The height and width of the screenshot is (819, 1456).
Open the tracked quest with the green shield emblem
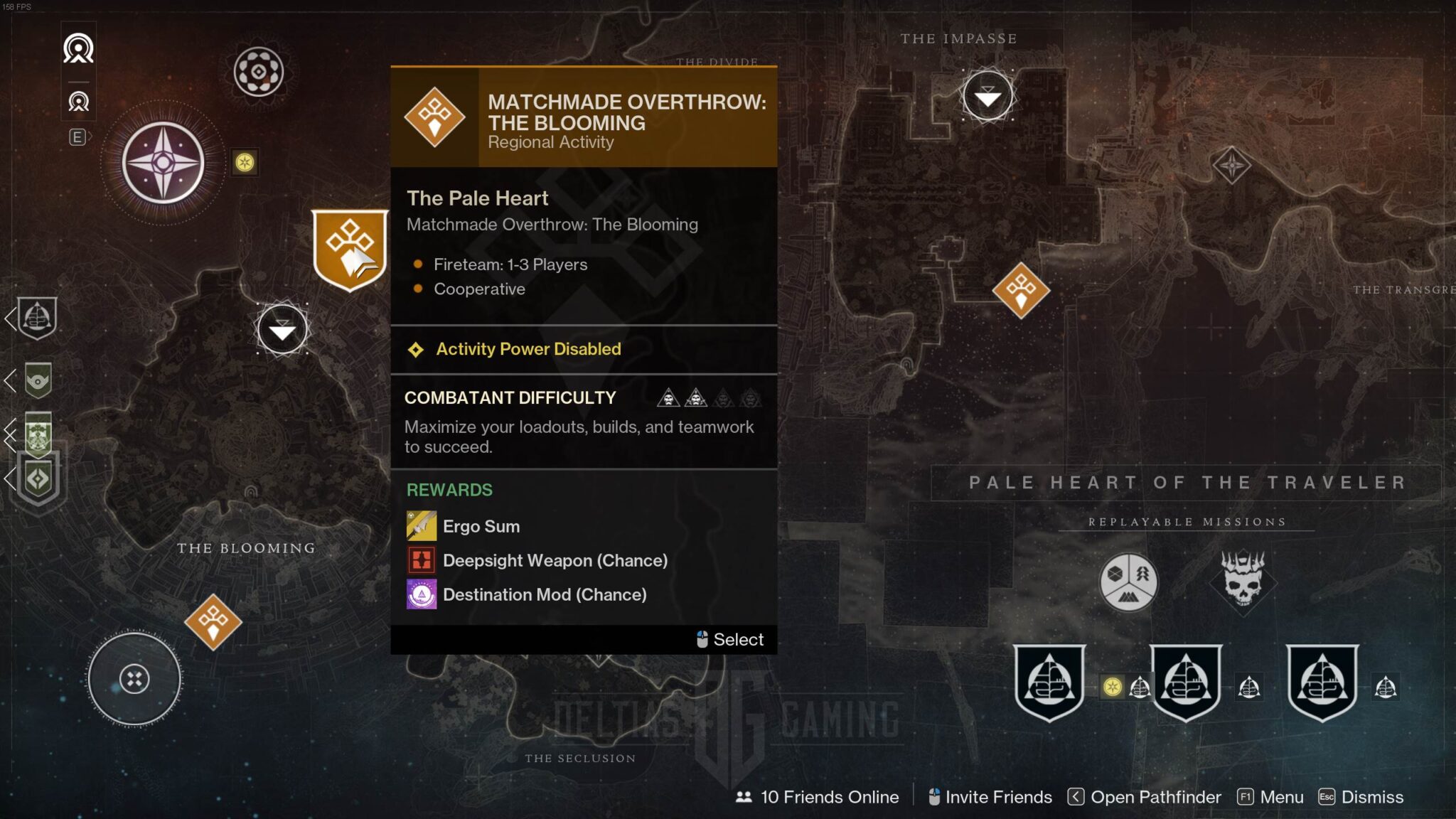point(38,380)
